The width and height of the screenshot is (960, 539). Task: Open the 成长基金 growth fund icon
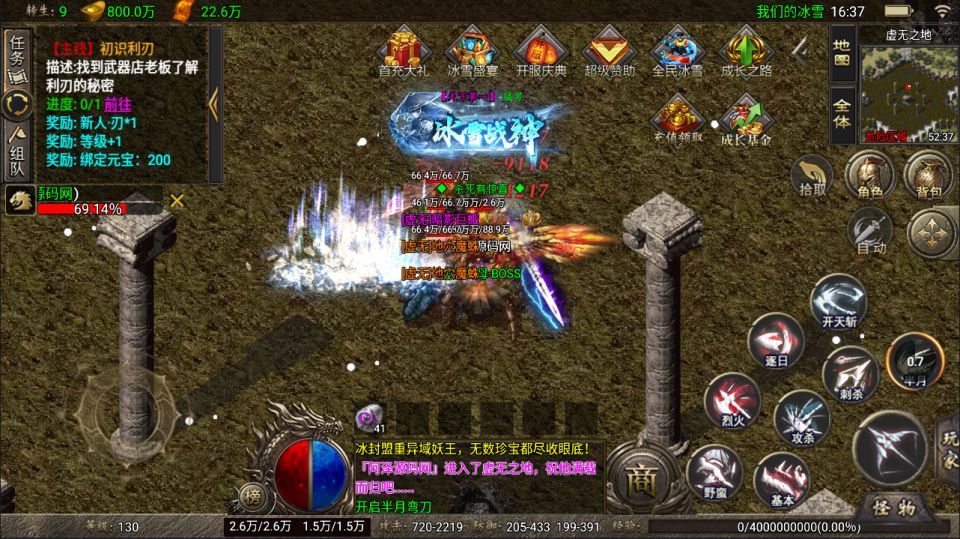[x=746, y=120]
